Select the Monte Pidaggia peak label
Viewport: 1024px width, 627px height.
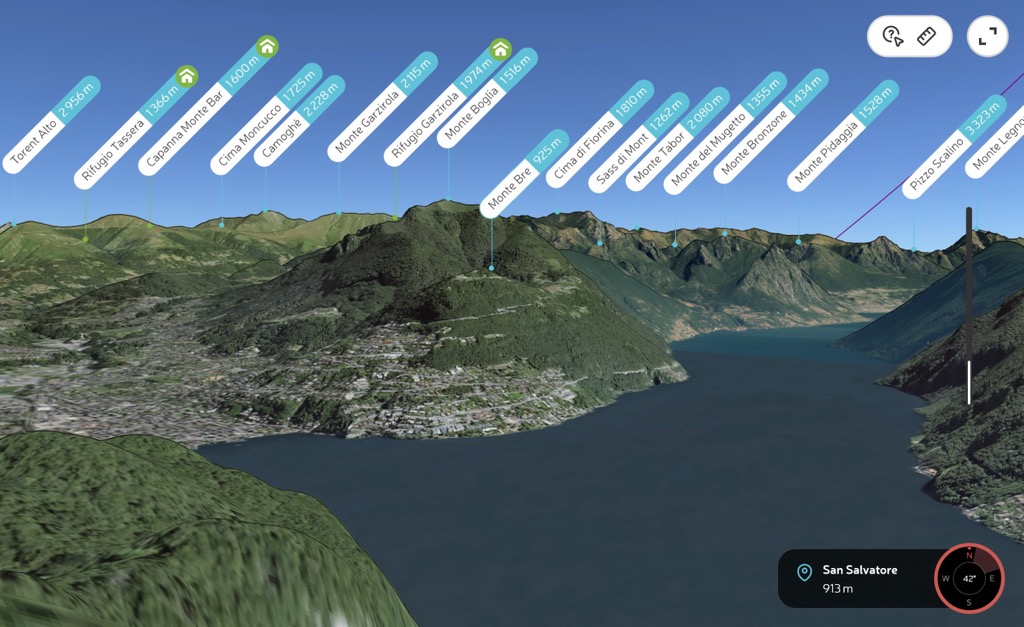(842, 136)
